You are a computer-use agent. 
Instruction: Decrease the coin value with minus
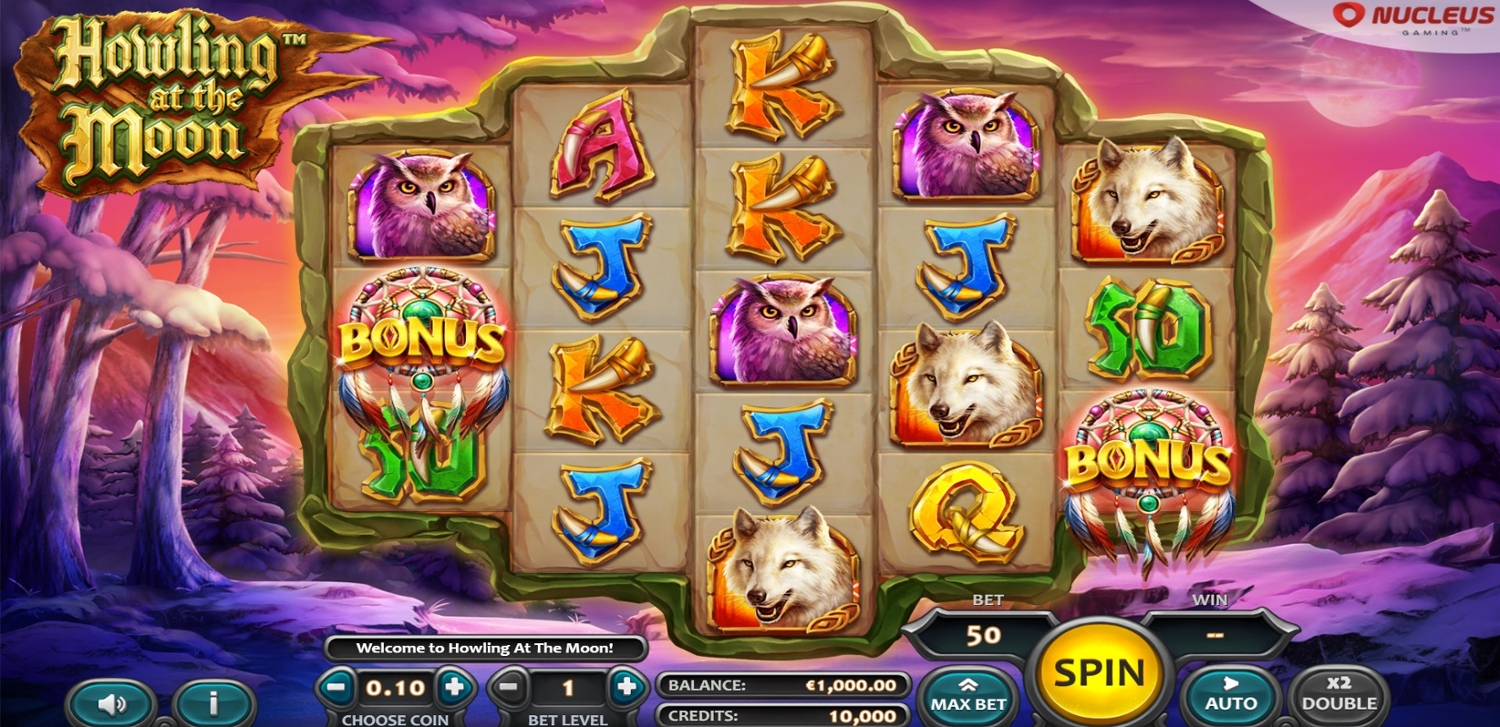338,687
